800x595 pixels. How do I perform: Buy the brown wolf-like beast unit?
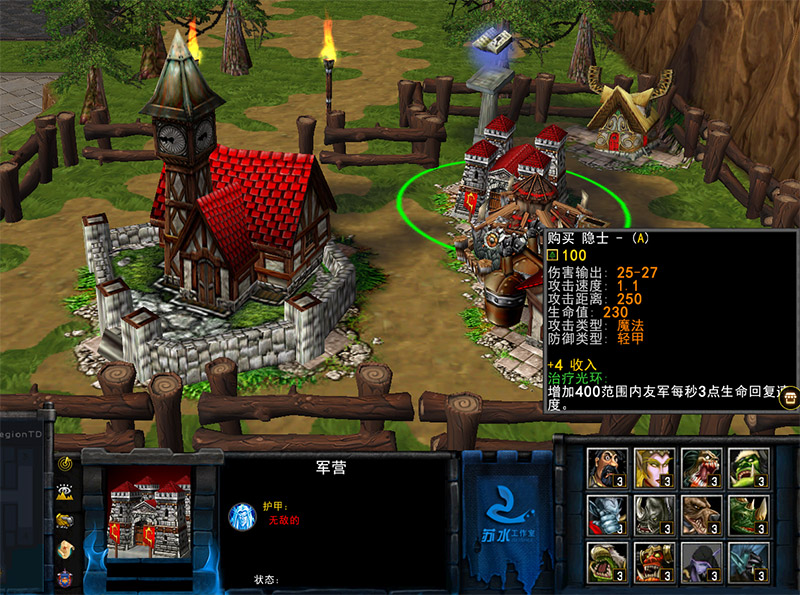pyautogui.click(x=702, y=515)
